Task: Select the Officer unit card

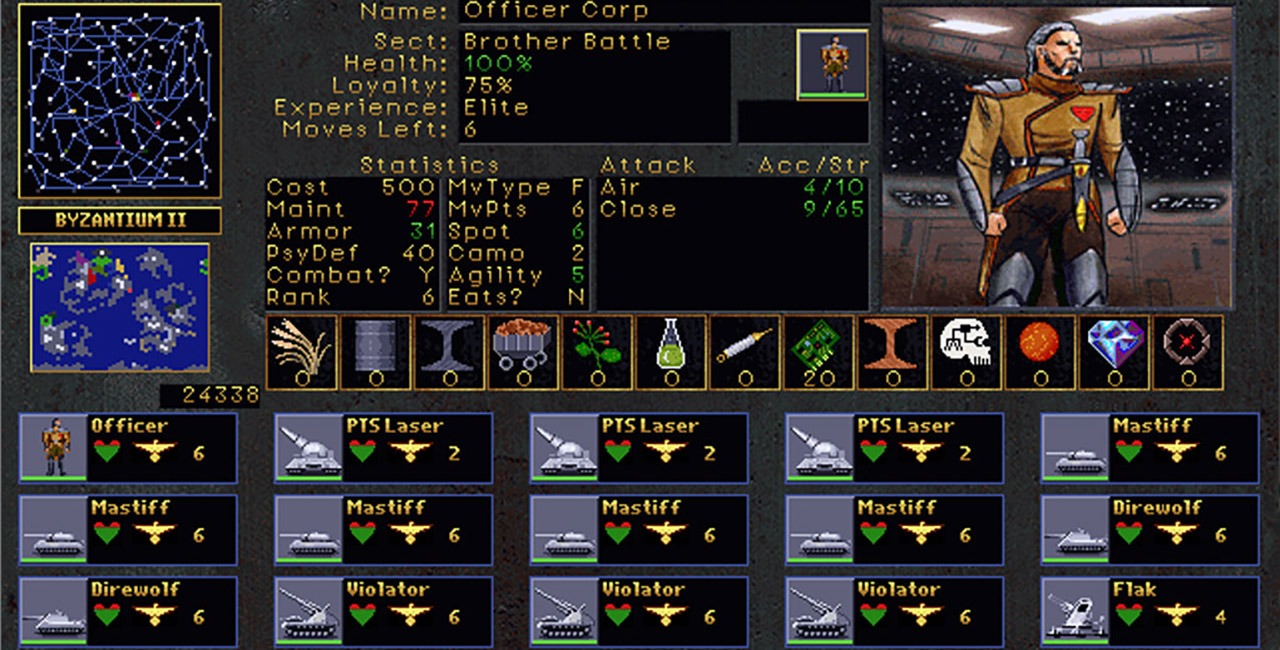Action: (x=128, y=447)
